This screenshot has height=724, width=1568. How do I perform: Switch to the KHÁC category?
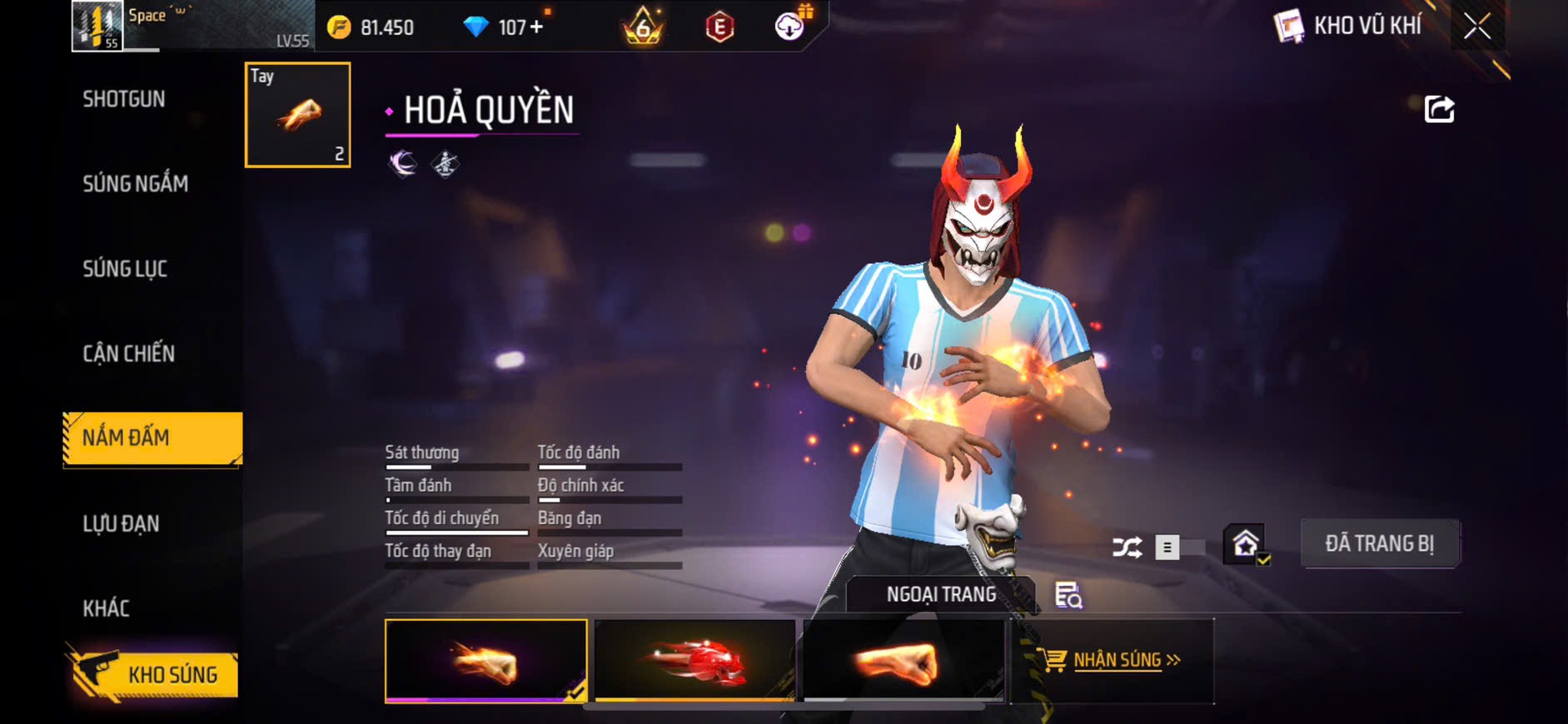(107, 608)
